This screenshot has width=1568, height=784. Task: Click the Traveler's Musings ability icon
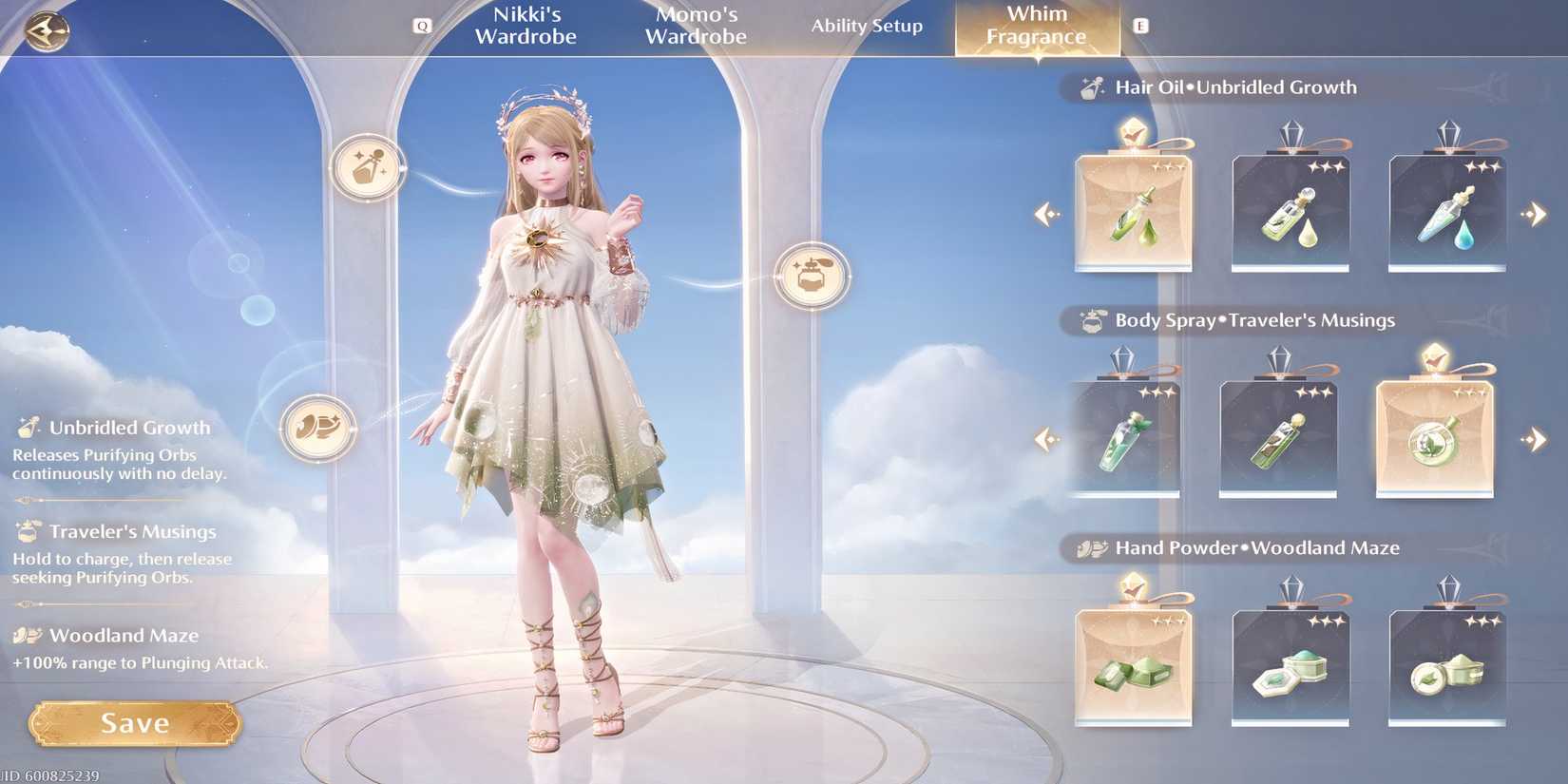29,532
